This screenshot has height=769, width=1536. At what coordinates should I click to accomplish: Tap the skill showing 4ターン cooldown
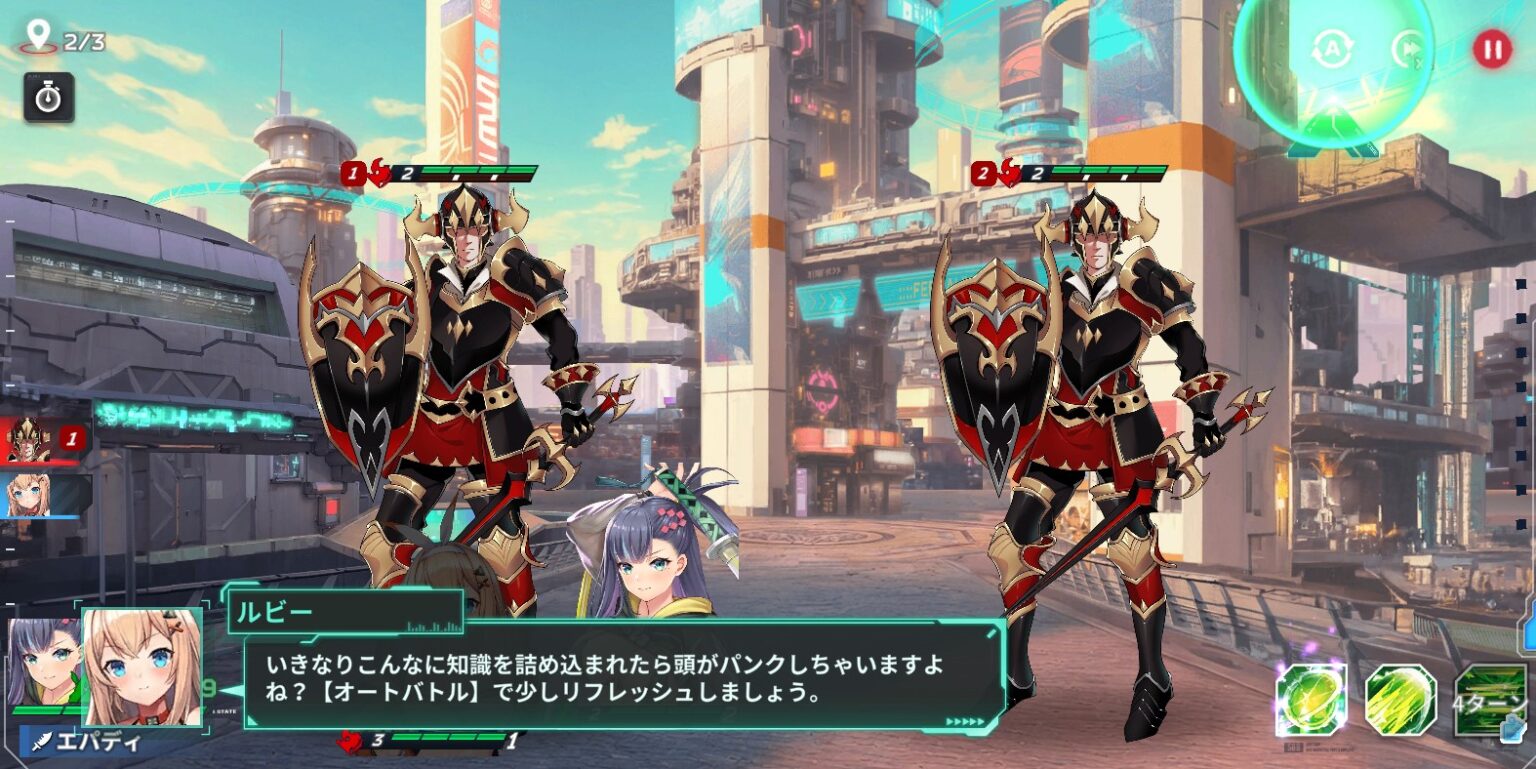(1488, 700)
